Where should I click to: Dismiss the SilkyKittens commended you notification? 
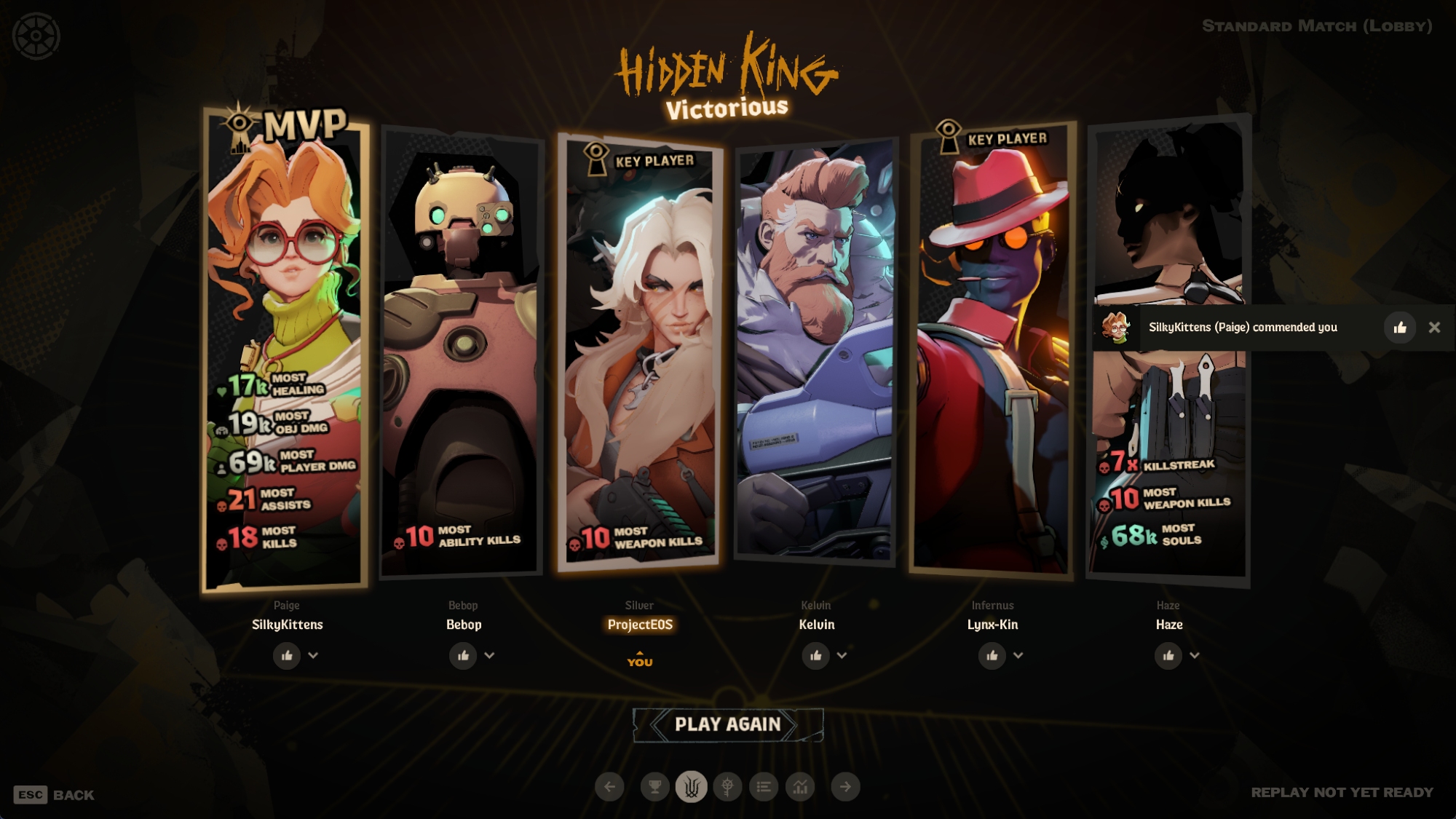pyautogui.click(x=1434, y=328)
